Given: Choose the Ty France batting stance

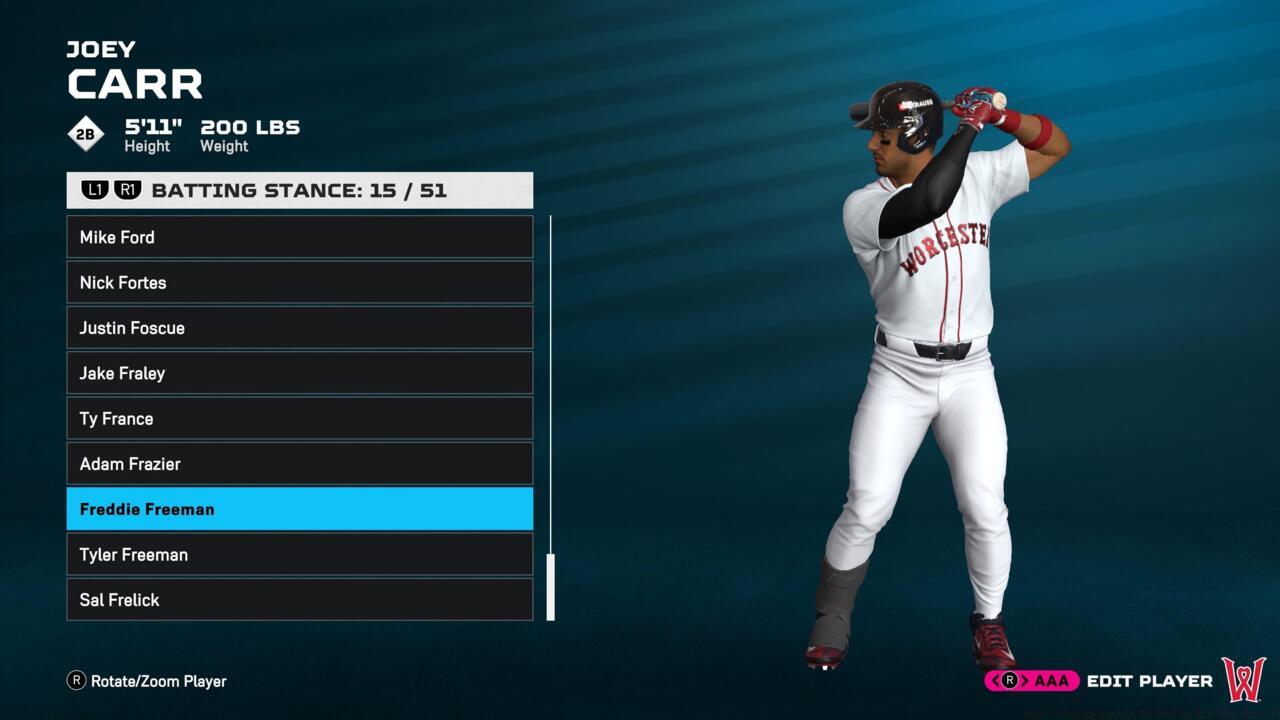Looking at the screenshot, I should pos(300,418).
